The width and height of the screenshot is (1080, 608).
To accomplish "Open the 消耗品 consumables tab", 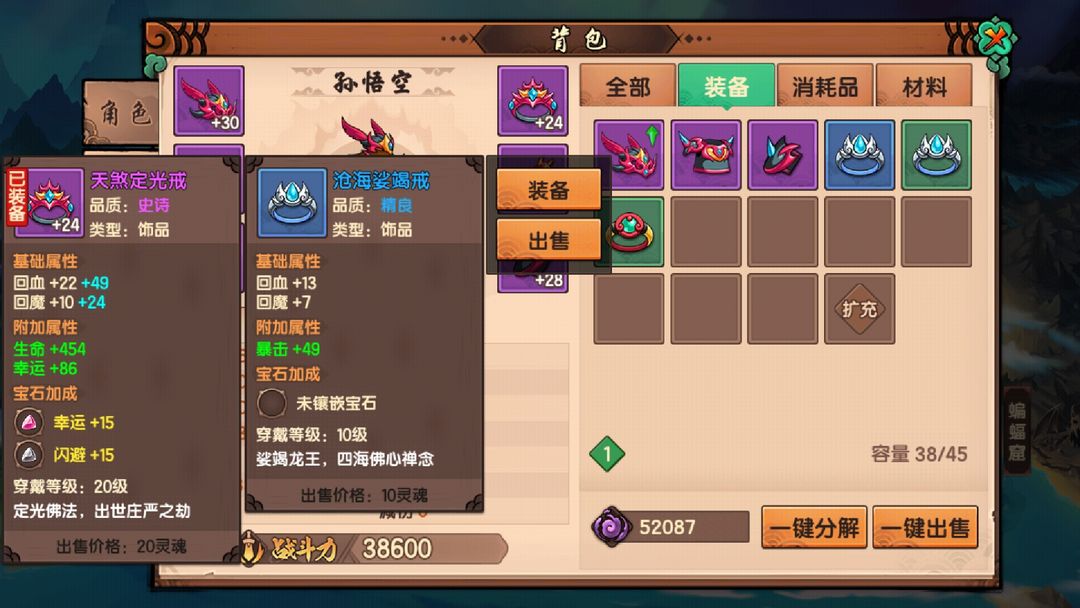I will pos(825,87).
